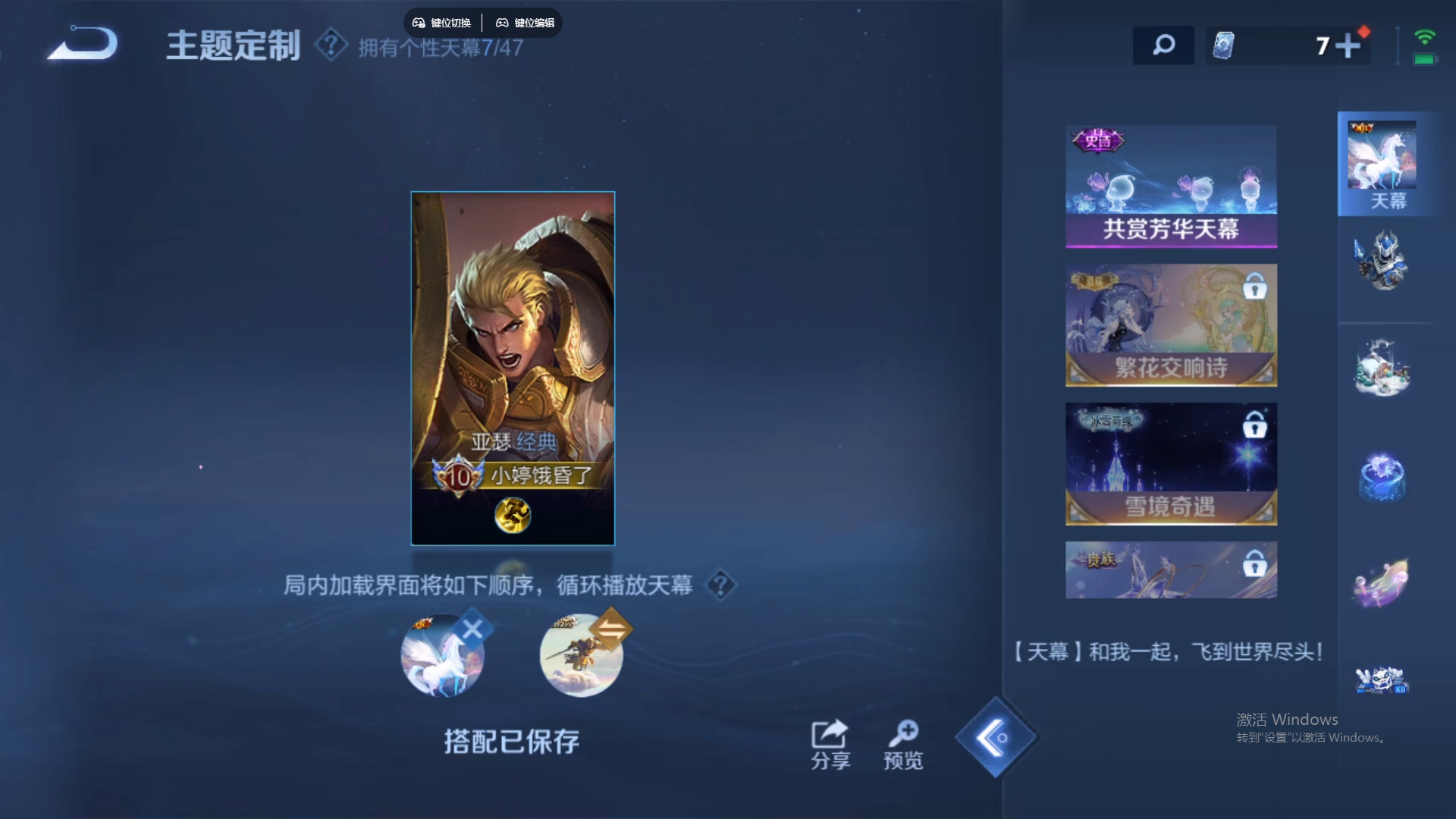
Task: Click the 键位编辑 button
Action: pos(526,23)
